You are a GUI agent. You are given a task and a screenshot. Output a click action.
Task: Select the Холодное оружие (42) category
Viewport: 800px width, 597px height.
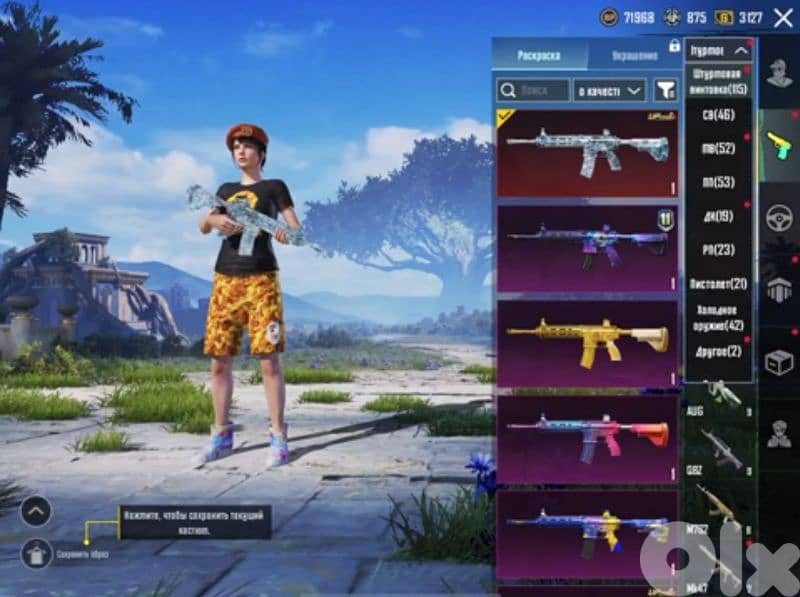(x=719, y=318)
